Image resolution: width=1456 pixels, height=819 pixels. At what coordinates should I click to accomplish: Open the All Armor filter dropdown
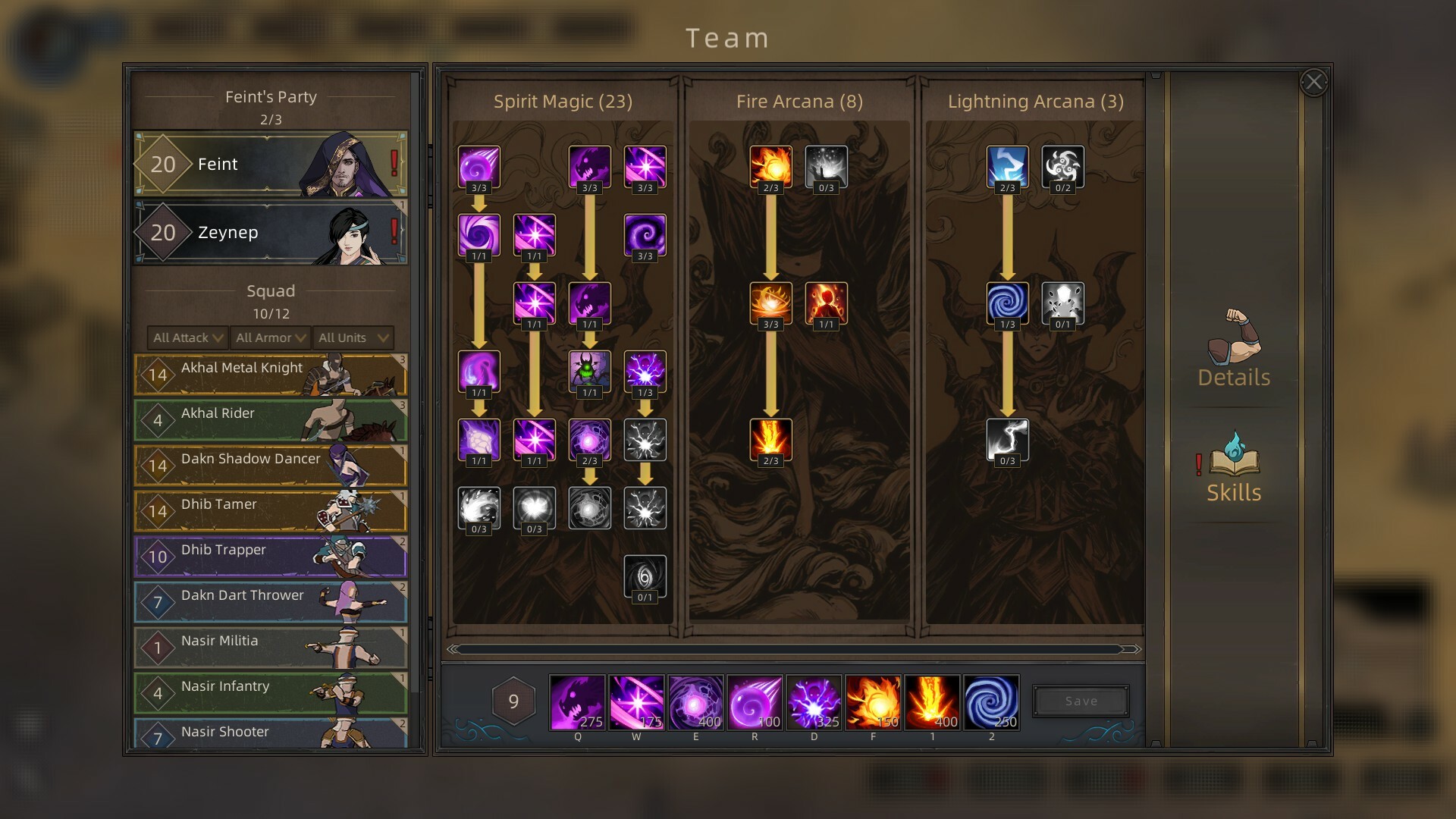(271, 337)
